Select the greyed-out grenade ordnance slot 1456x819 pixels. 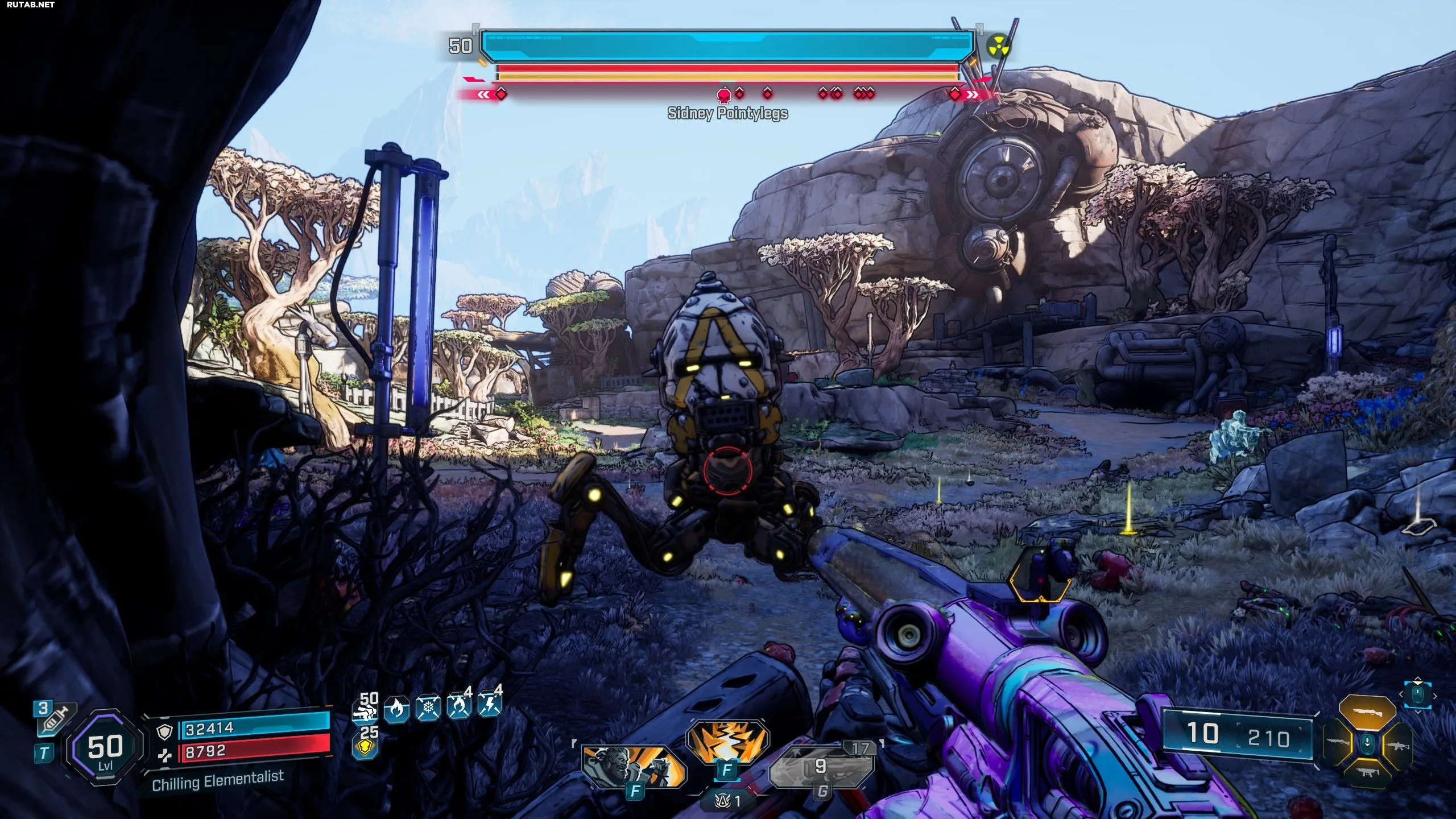(821, 767)
